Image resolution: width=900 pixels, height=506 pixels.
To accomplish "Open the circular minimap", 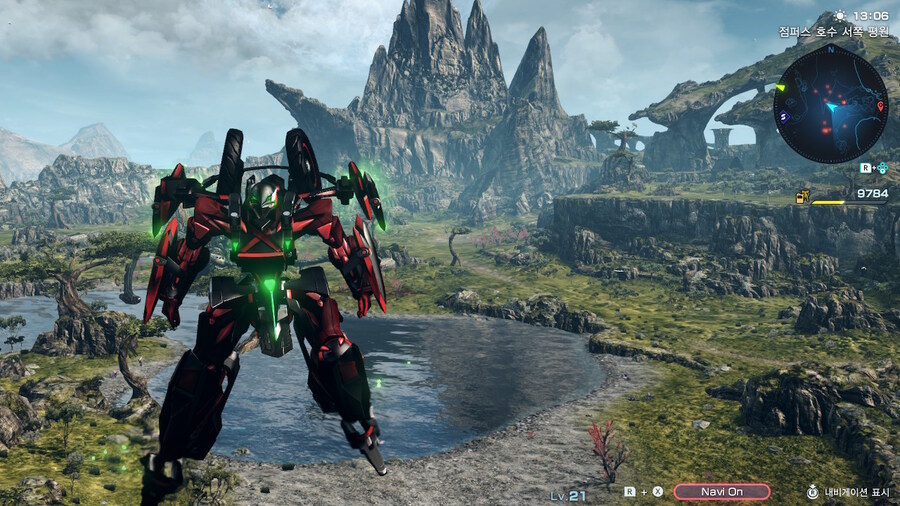I will (x=830, y=105).
